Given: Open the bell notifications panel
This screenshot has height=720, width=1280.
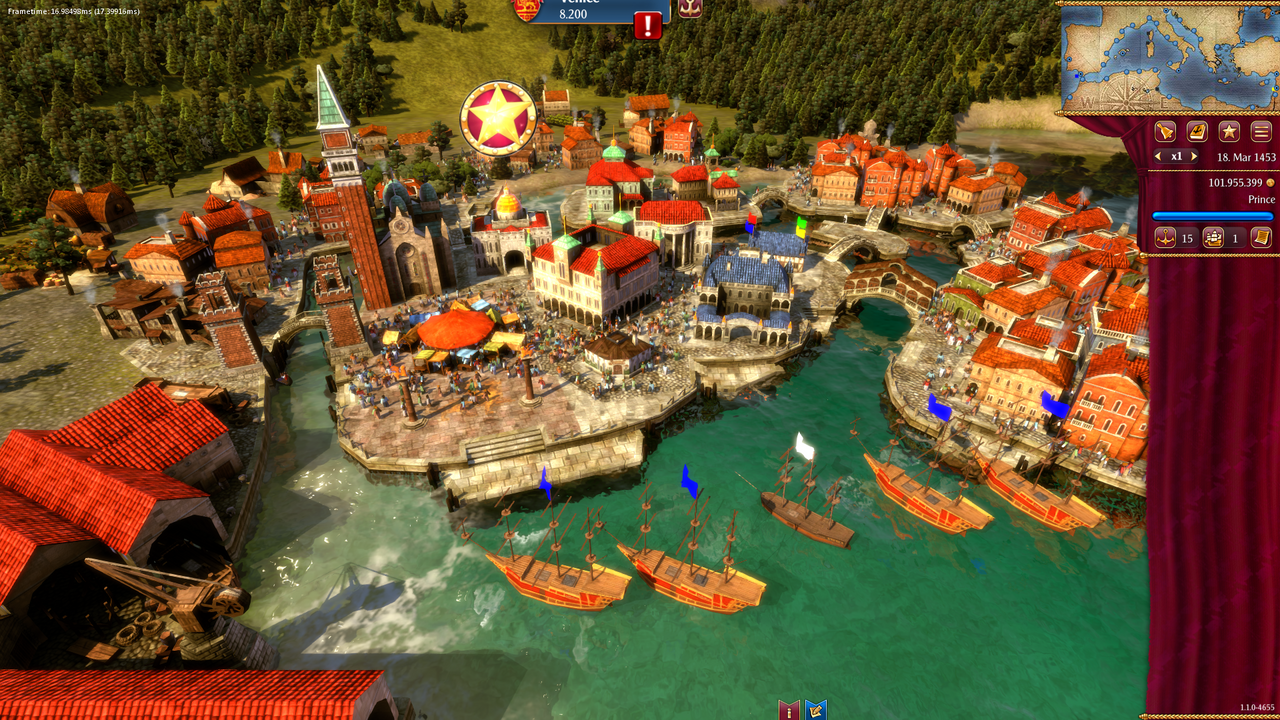Looking at the screenshot, I should [x=1165, y=131].
